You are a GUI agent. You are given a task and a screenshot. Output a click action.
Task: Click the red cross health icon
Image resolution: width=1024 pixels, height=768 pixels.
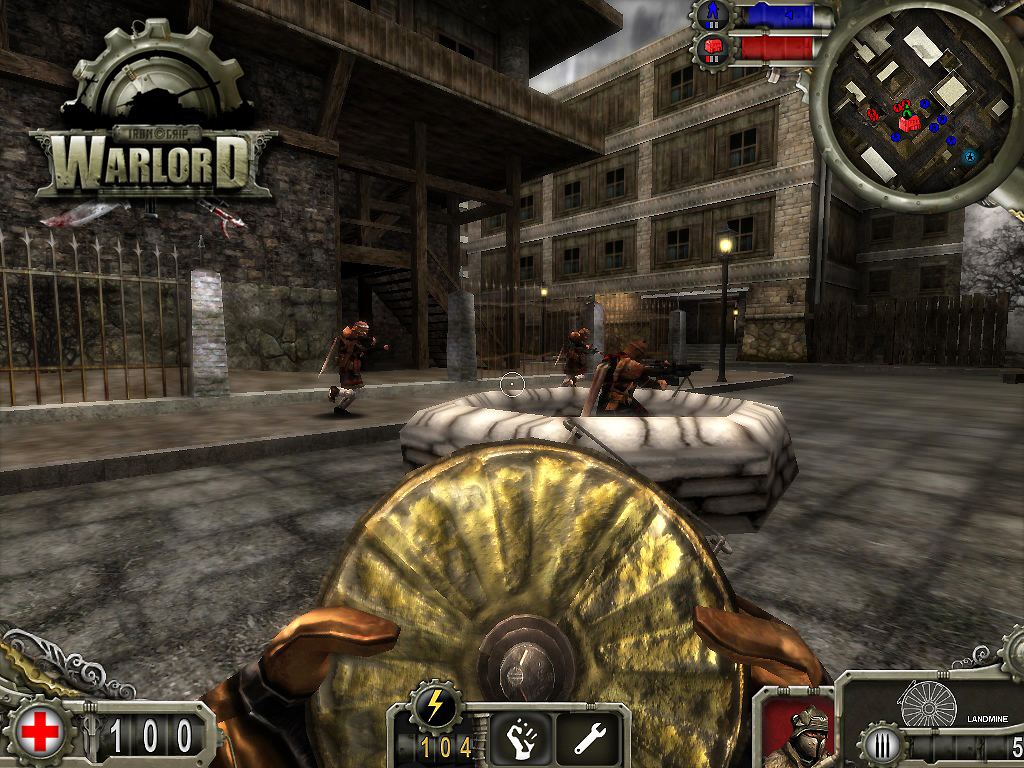point(40,733)
